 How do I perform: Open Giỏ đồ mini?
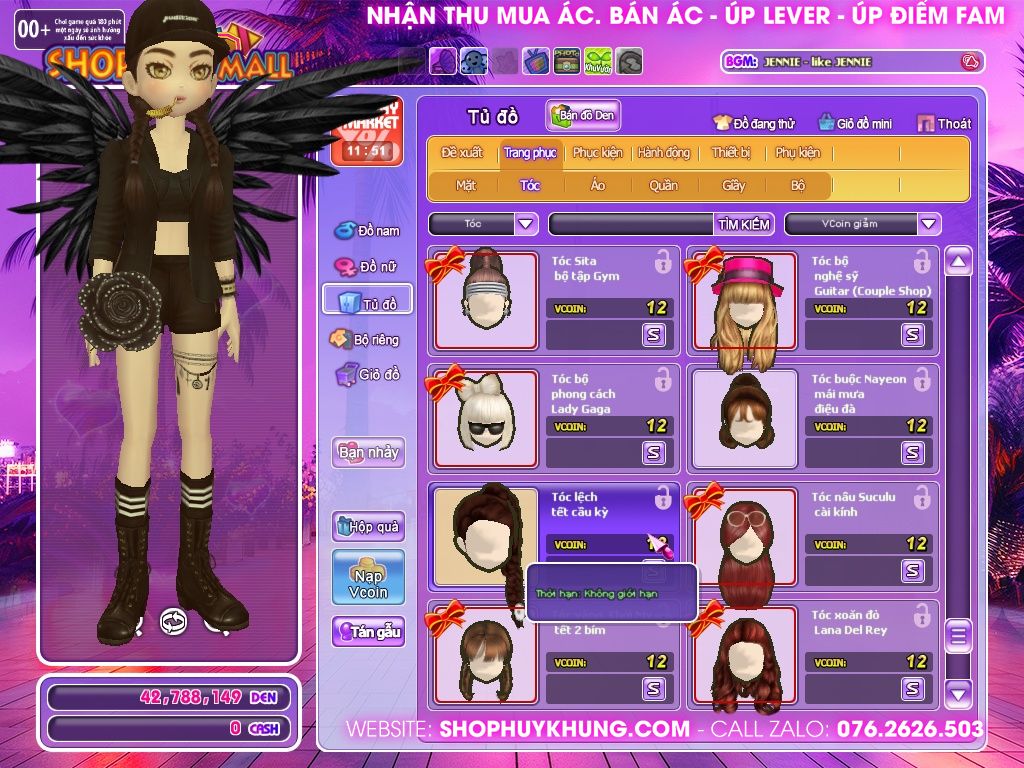(853, 124)
